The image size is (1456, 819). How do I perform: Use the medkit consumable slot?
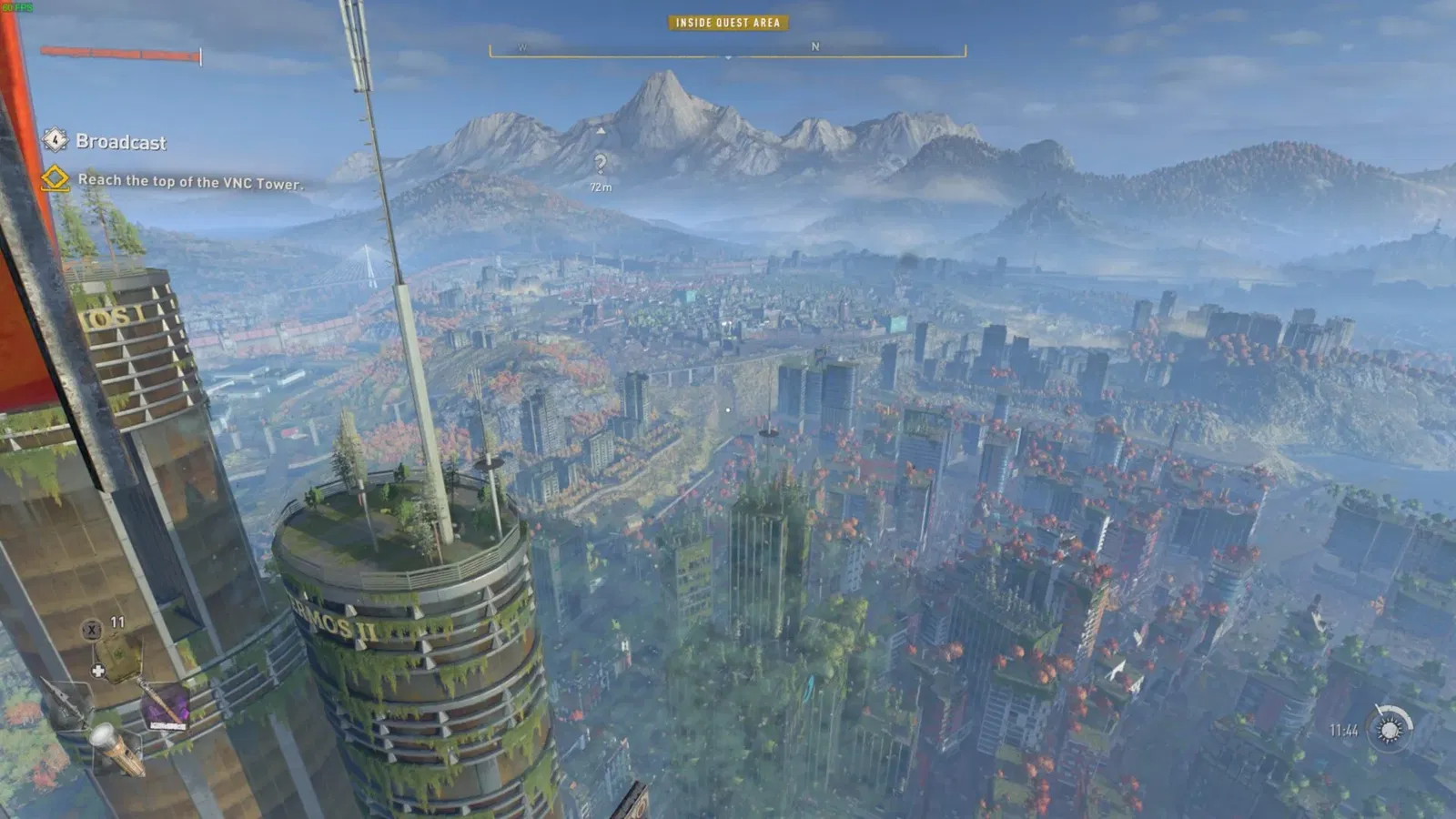117,653
